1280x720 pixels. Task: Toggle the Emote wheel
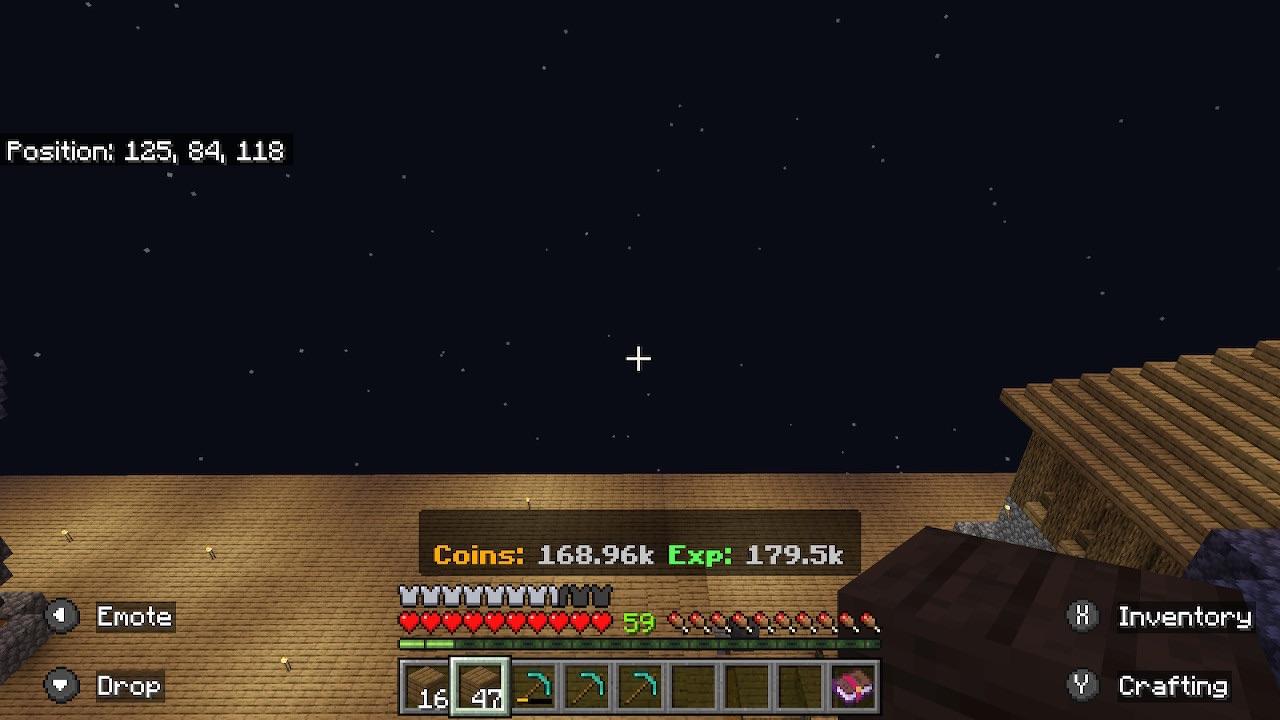point(133,616)
